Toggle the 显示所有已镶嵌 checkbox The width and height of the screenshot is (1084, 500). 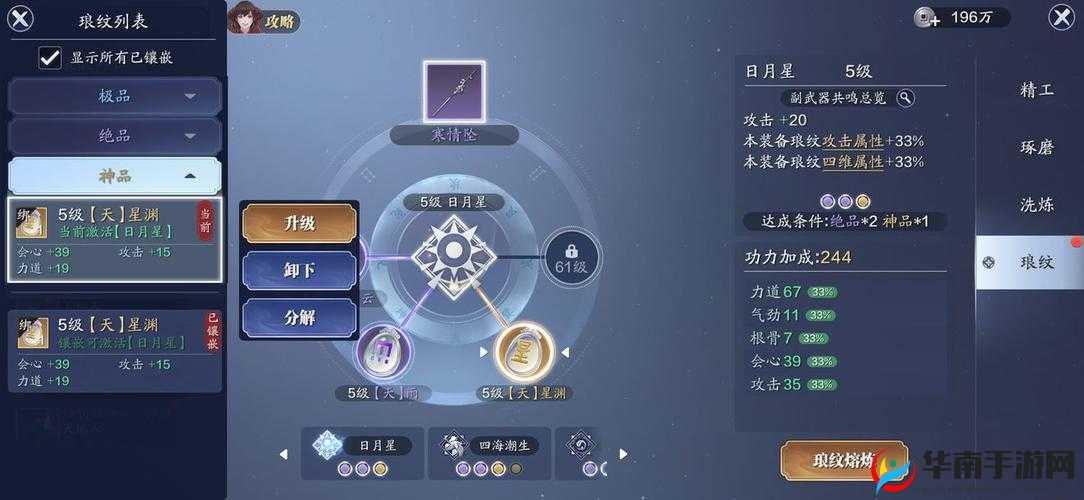coord(50,57)
